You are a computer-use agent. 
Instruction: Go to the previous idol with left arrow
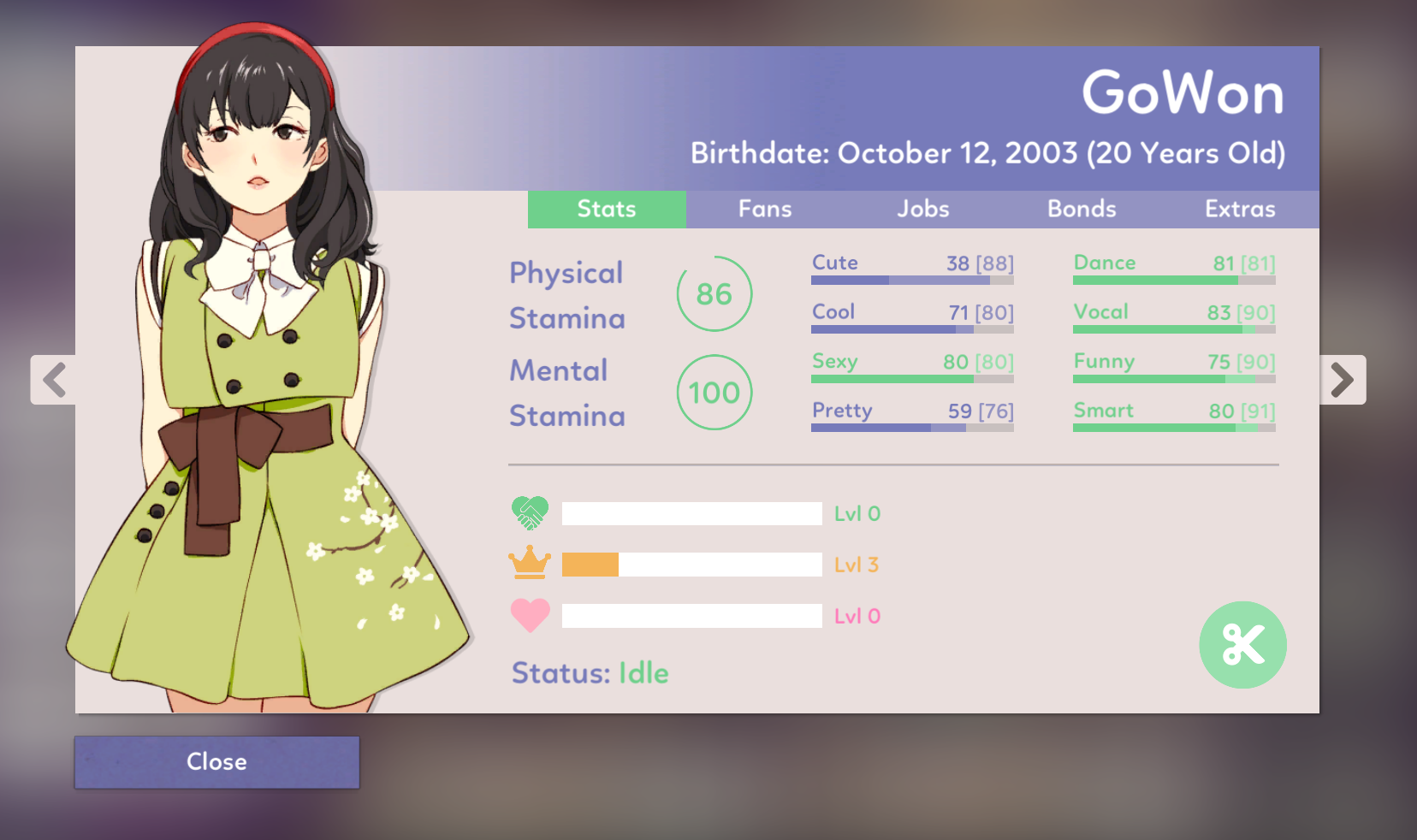point(54,380)
